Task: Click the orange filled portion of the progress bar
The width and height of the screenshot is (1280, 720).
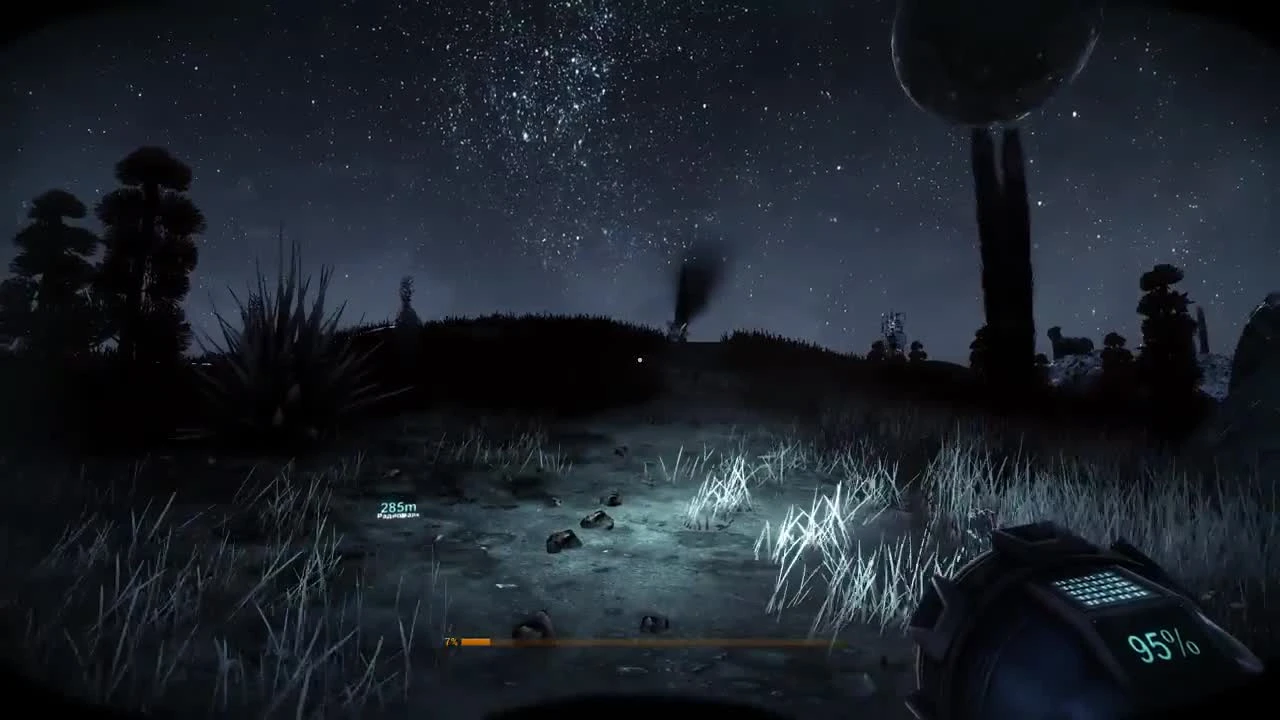Action: pyautogui.click(x=478, y=642)
